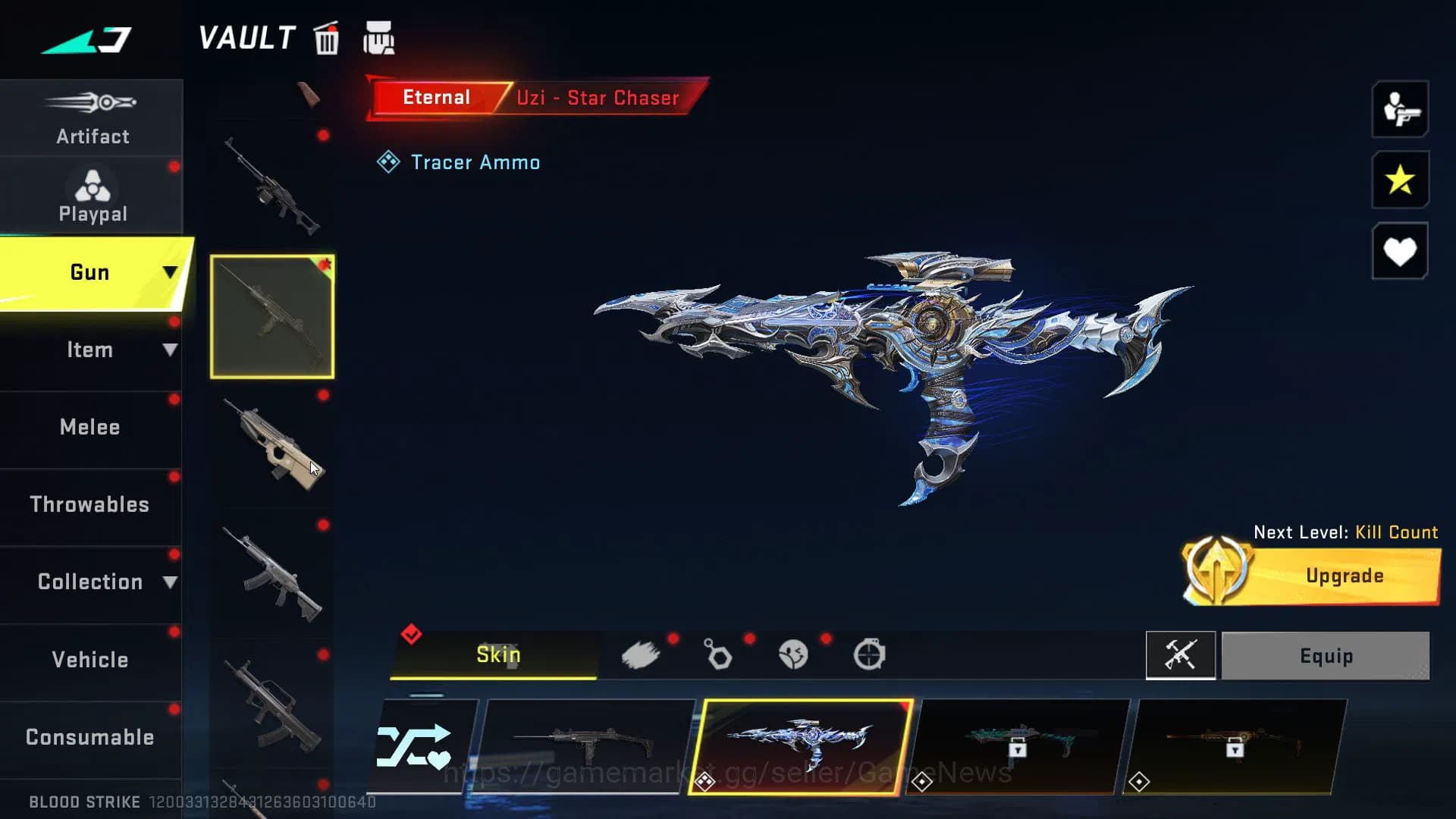Switch to the Skin tab
The height and width of the screenshot is (819, 1456).
[x=497, y=654]
